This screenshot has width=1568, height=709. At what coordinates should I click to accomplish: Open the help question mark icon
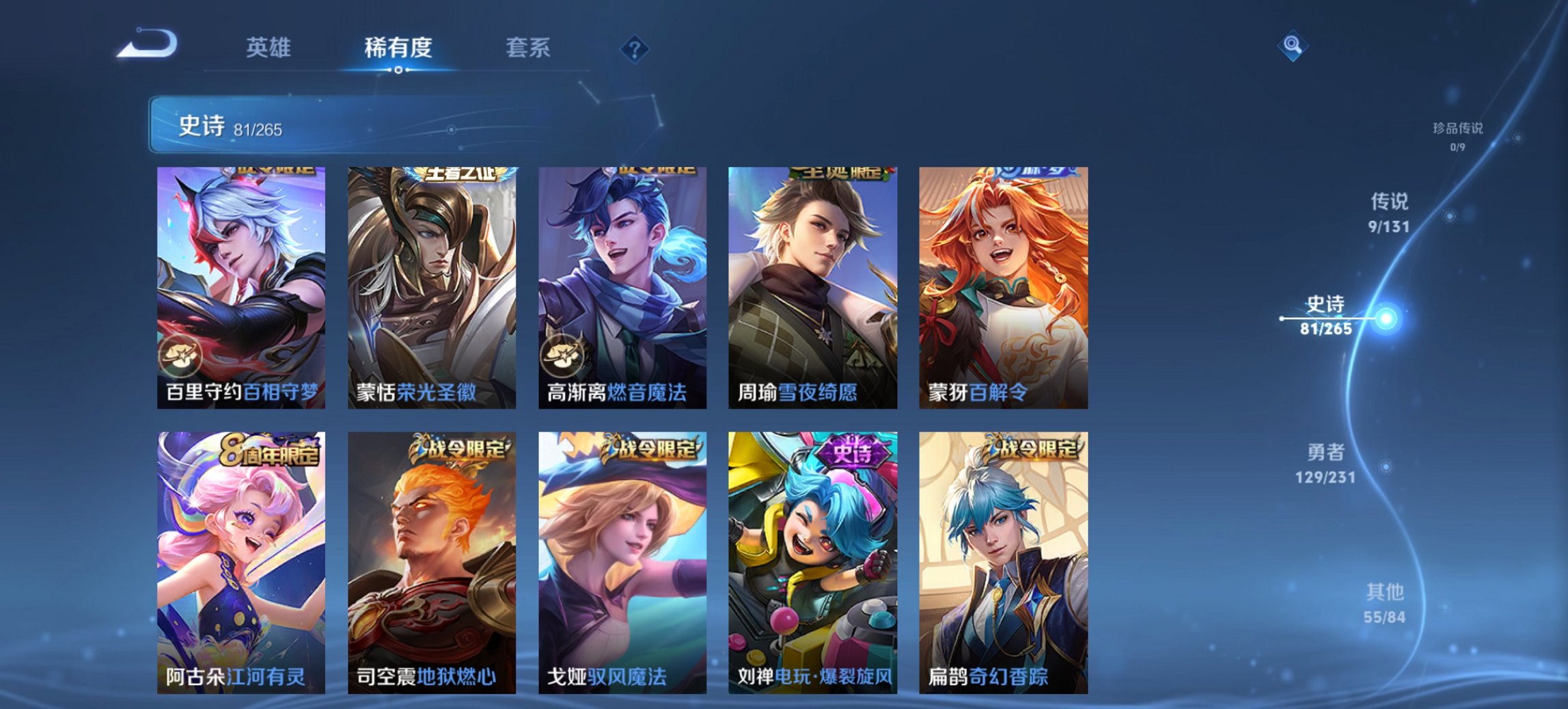(x=635, y=51)
